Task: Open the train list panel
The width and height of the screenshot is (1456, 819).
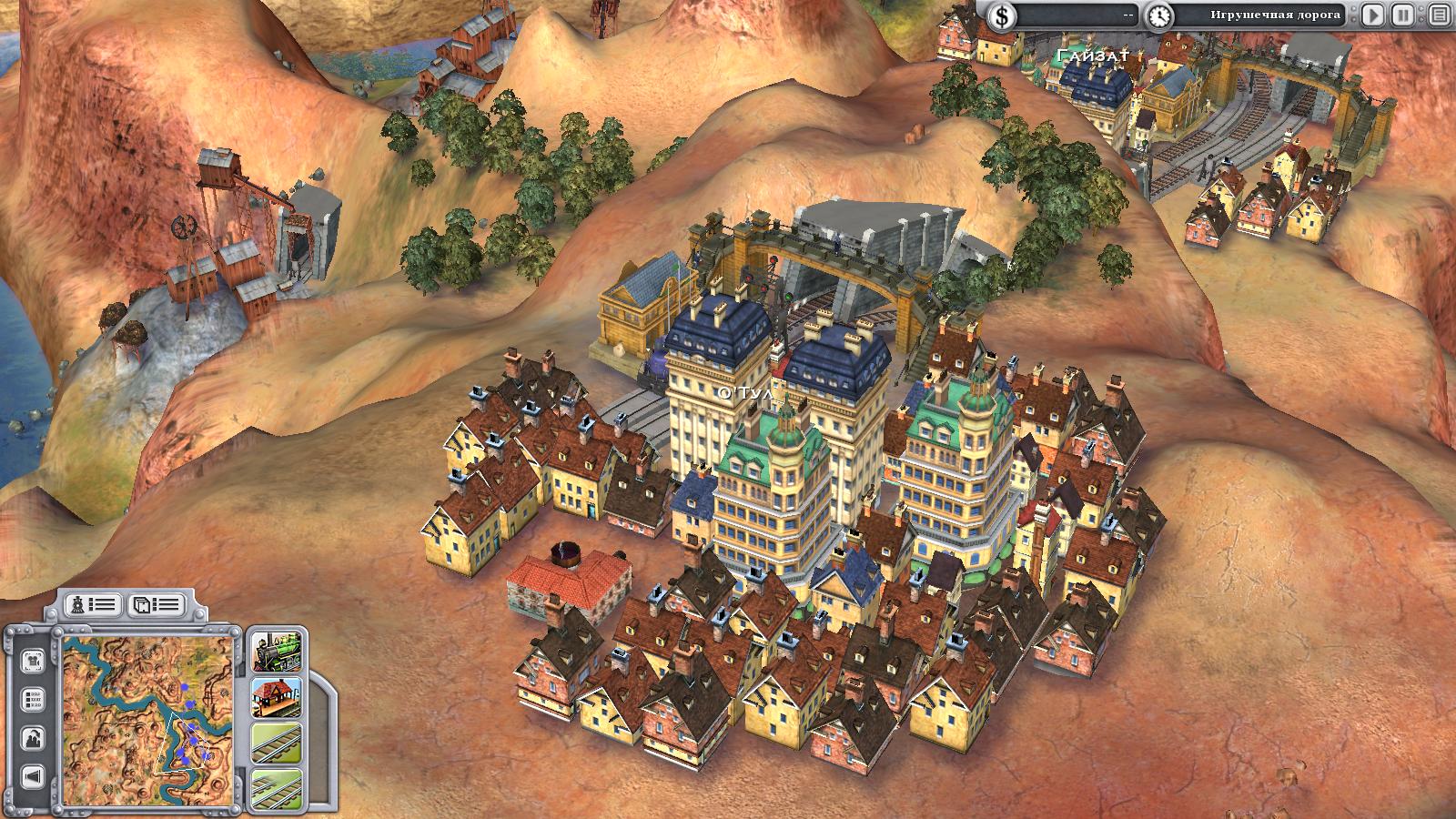Action: pos(94,604)
